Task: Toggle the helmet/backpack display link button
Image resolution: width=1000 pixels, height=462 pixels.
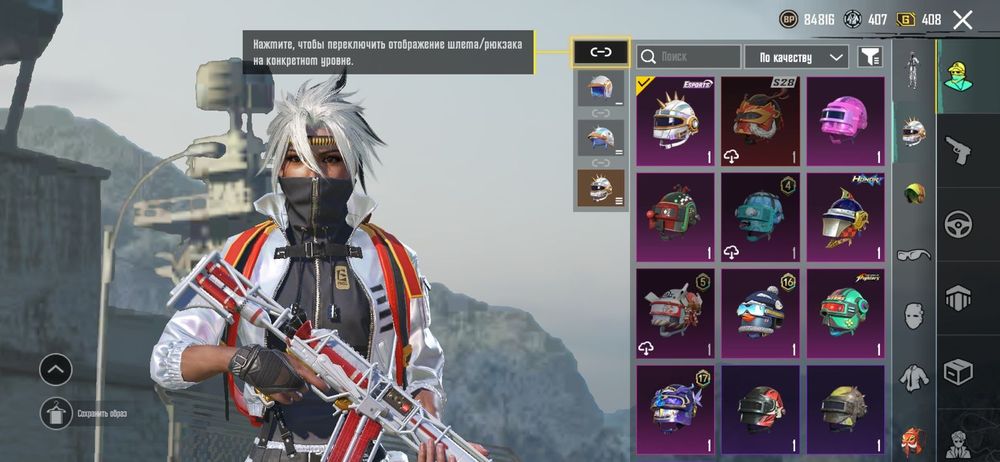Action: [600, 52]
